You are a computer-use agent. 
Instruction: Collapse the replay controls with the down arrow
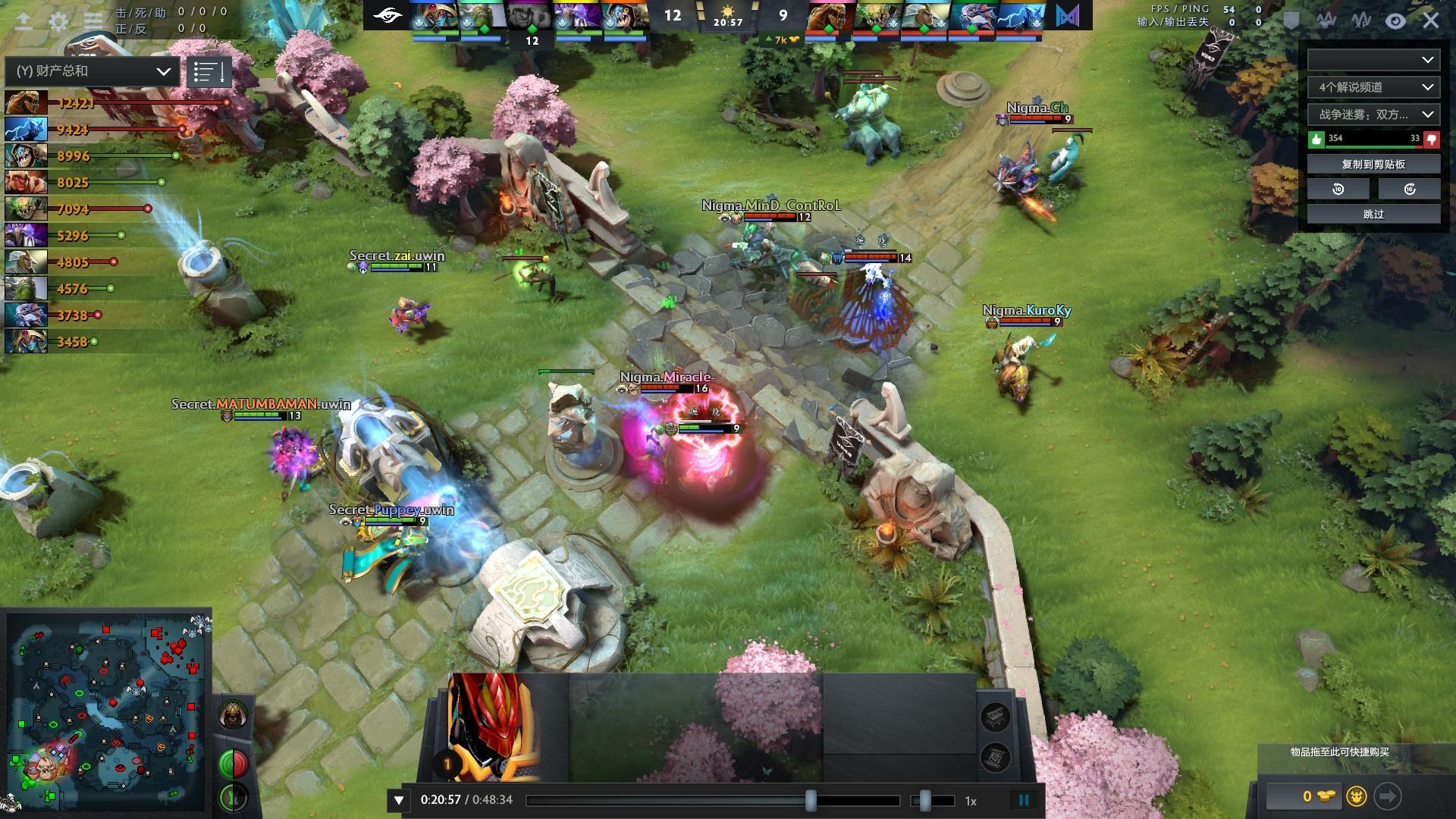pyautogui.click(x=399, y=800)
